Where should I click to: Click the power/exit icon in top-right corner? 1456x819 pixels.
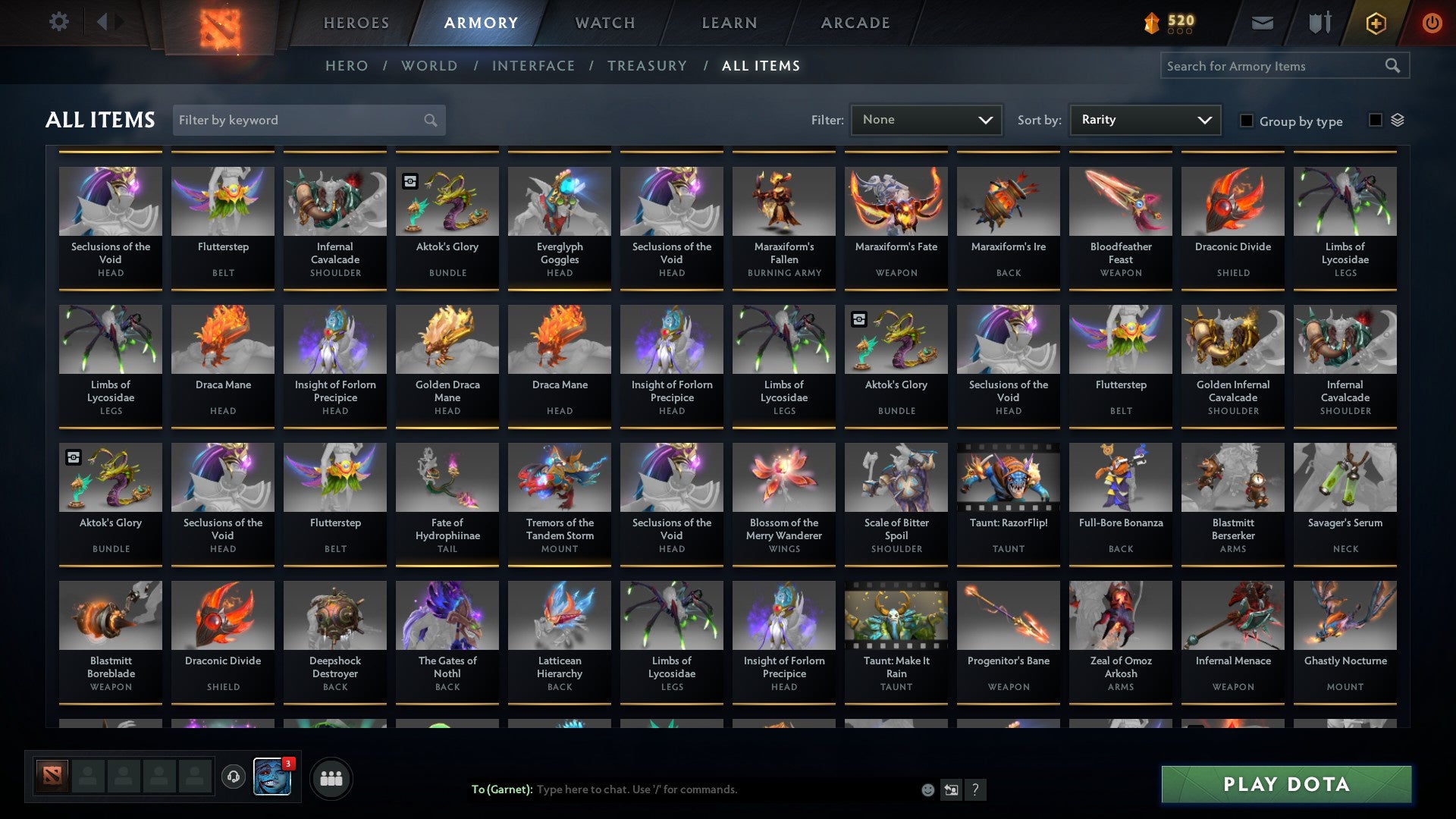(x=1432, y=23)
